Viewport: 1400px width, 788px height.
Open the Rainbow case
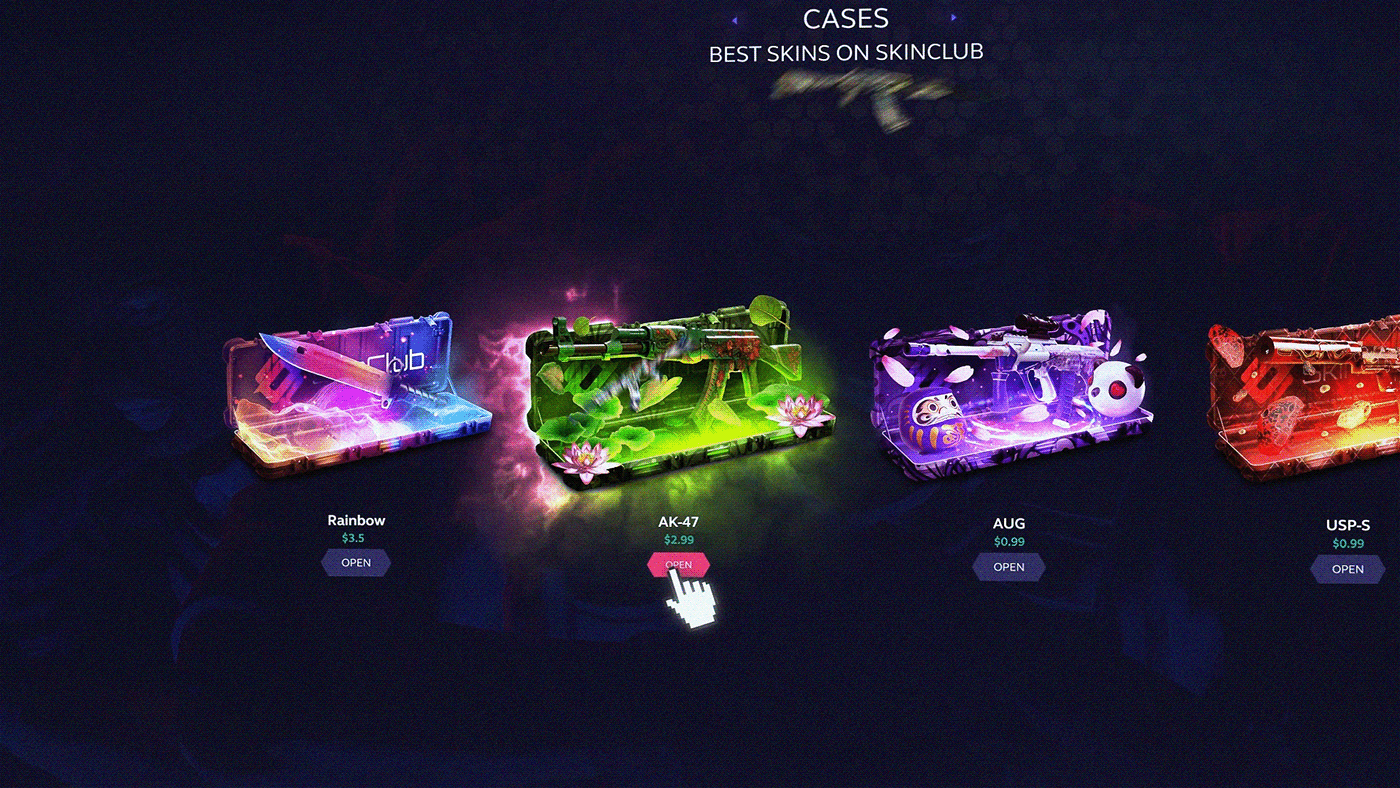[x=356, y=563]
